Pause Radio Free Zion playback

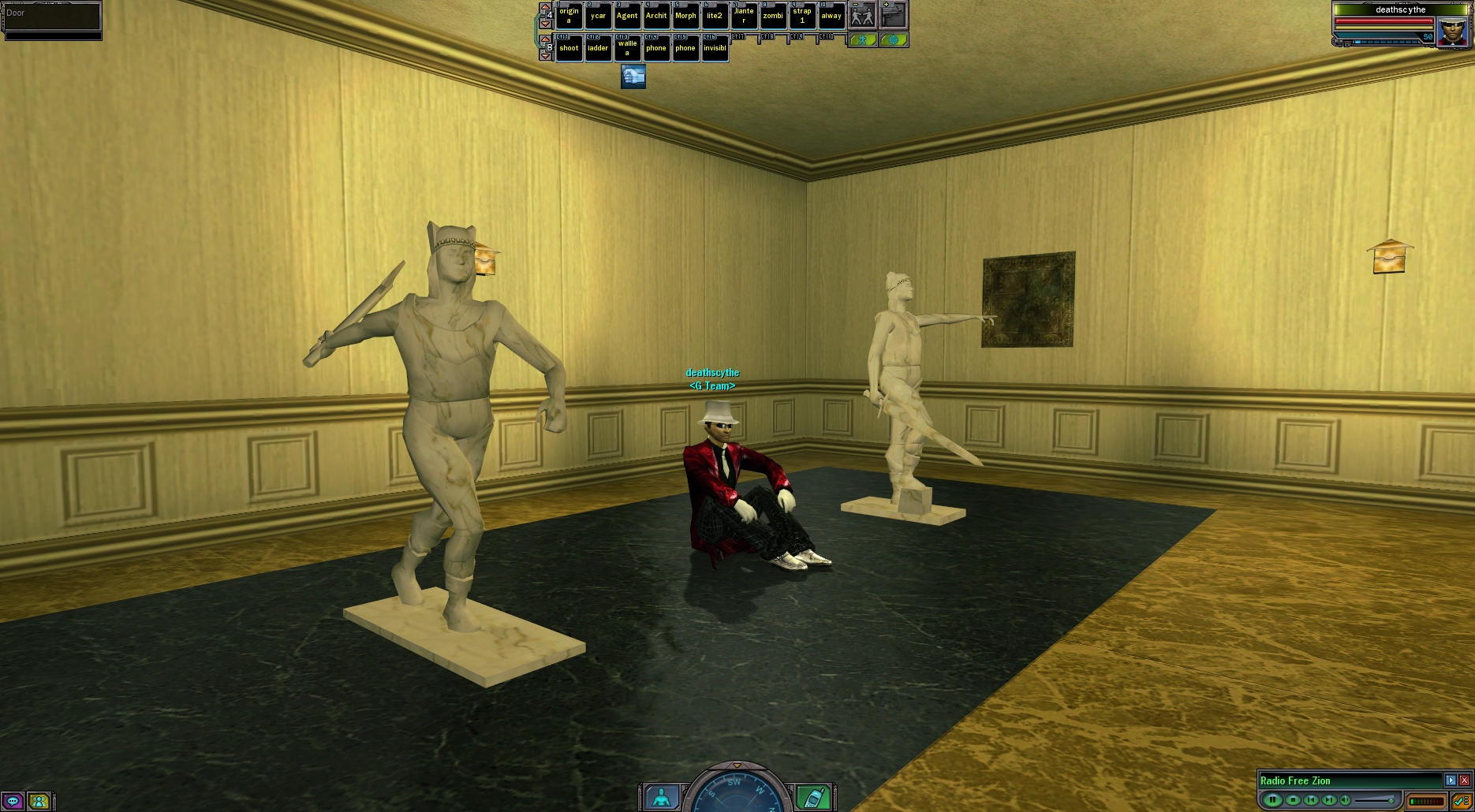(1272, 800)
